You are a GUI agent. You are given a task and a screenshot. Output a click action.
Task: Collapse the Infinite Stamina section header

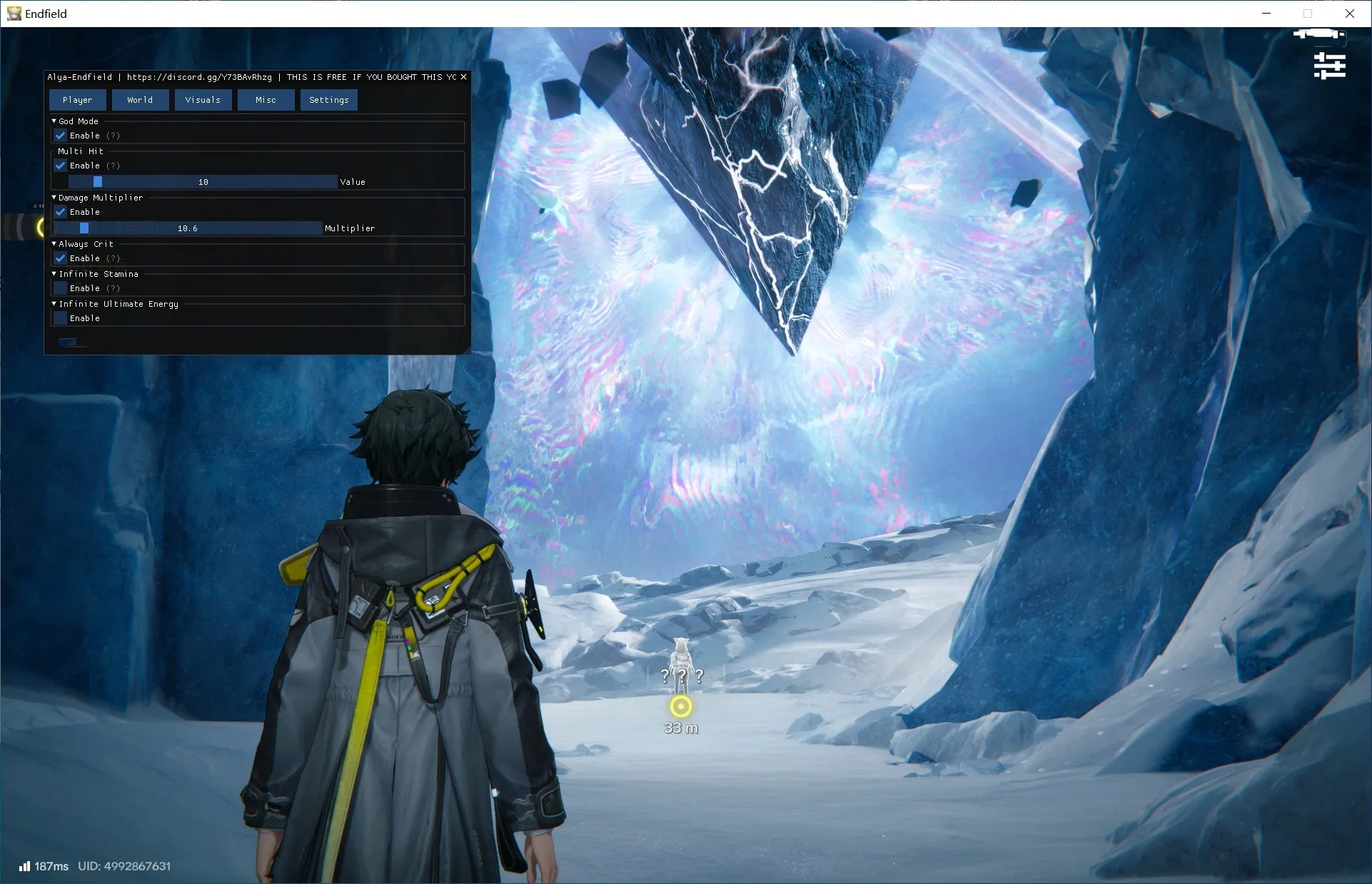point(54,274)
